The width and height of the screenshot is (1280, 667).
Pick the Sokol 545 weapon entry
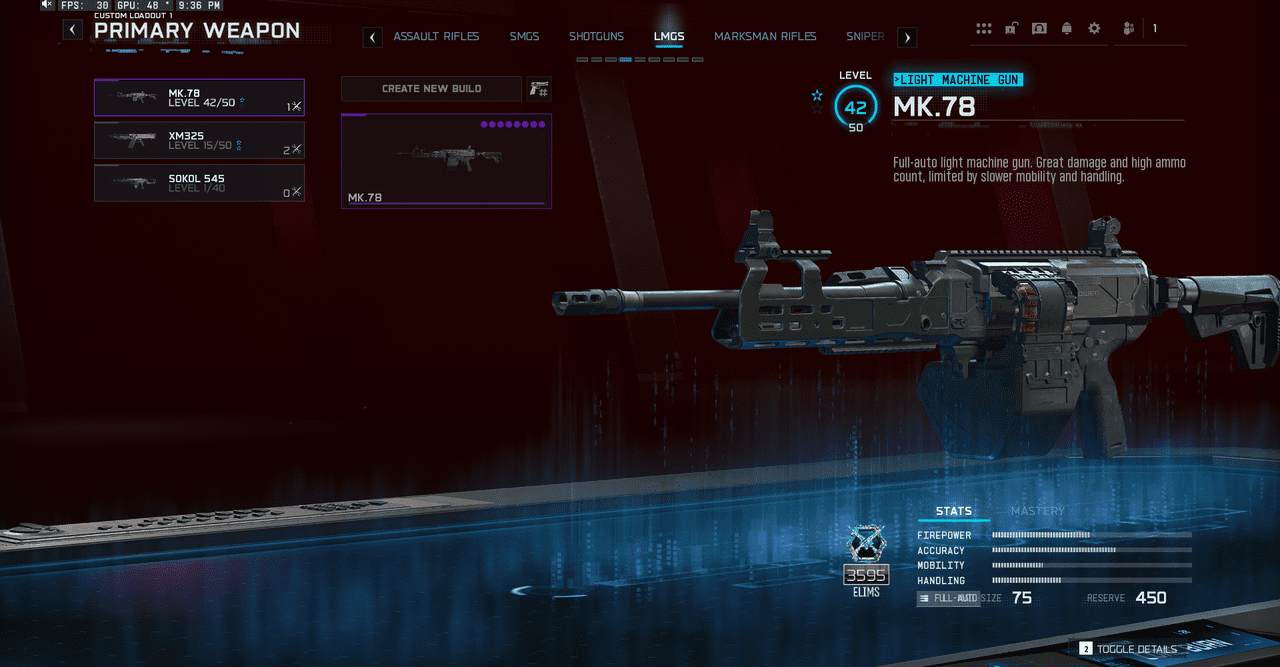click(199, 183)
